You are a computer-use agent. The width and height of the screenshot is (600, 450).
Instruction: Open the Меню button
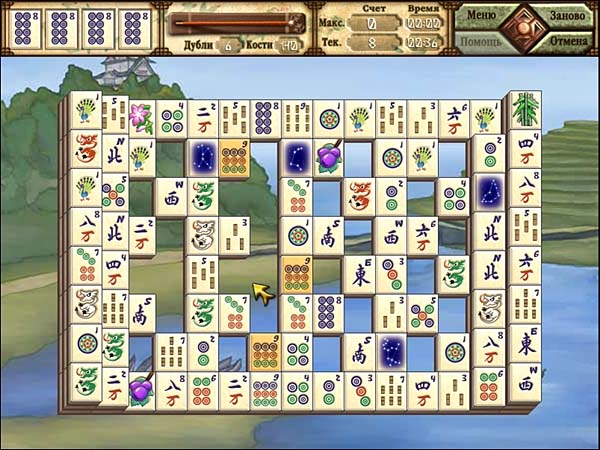(x=481, y=16)
